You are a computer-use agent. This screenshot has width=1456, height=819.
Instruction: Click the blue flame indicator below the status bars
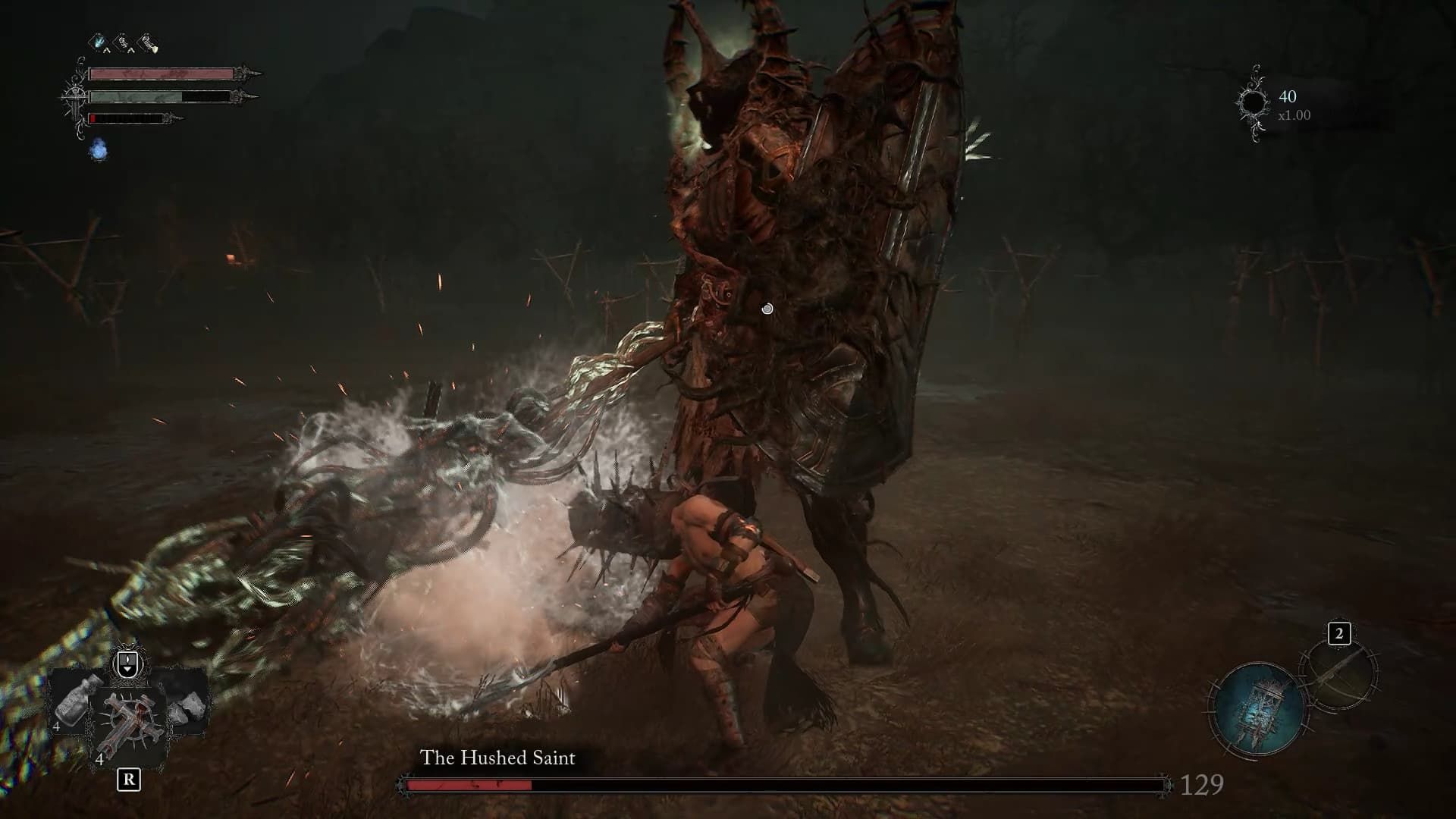pyautogui.click(x=99, y=149)
